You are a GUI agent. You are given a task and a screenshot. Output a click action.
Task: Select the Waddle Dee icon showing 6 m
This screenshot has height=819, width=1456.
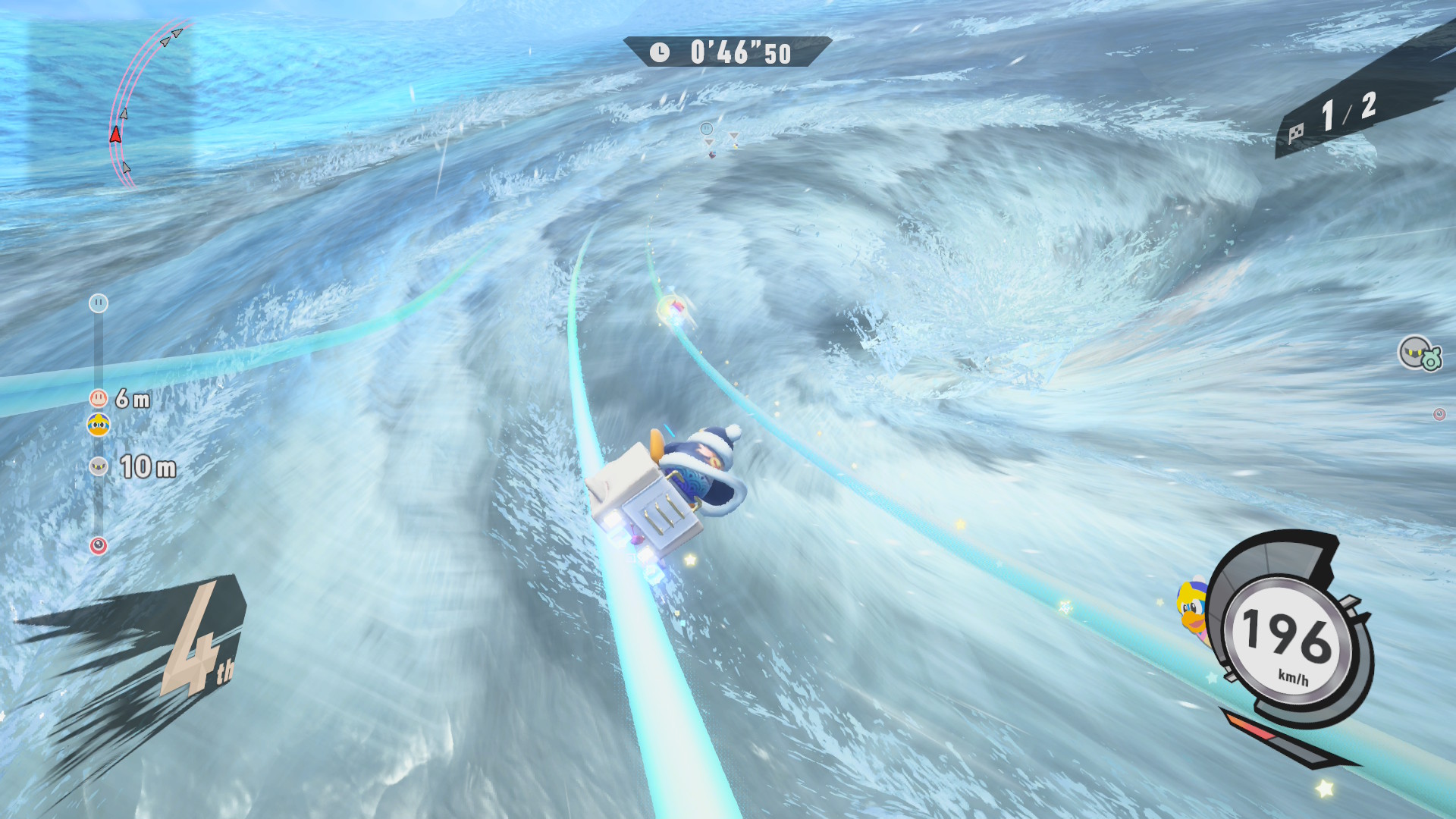[x=99, y=398]
